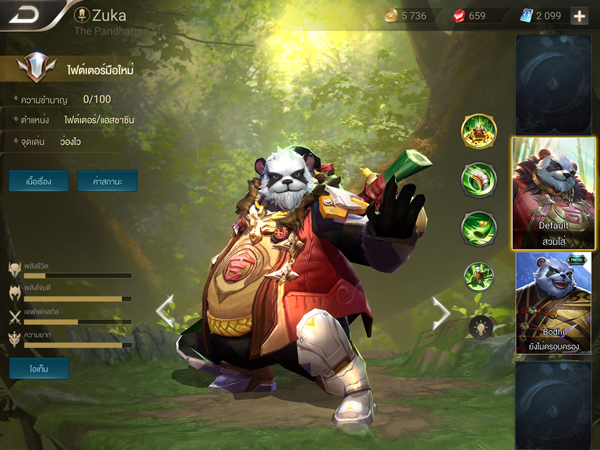Add currency with the plus button

click(x=580, y=16)
